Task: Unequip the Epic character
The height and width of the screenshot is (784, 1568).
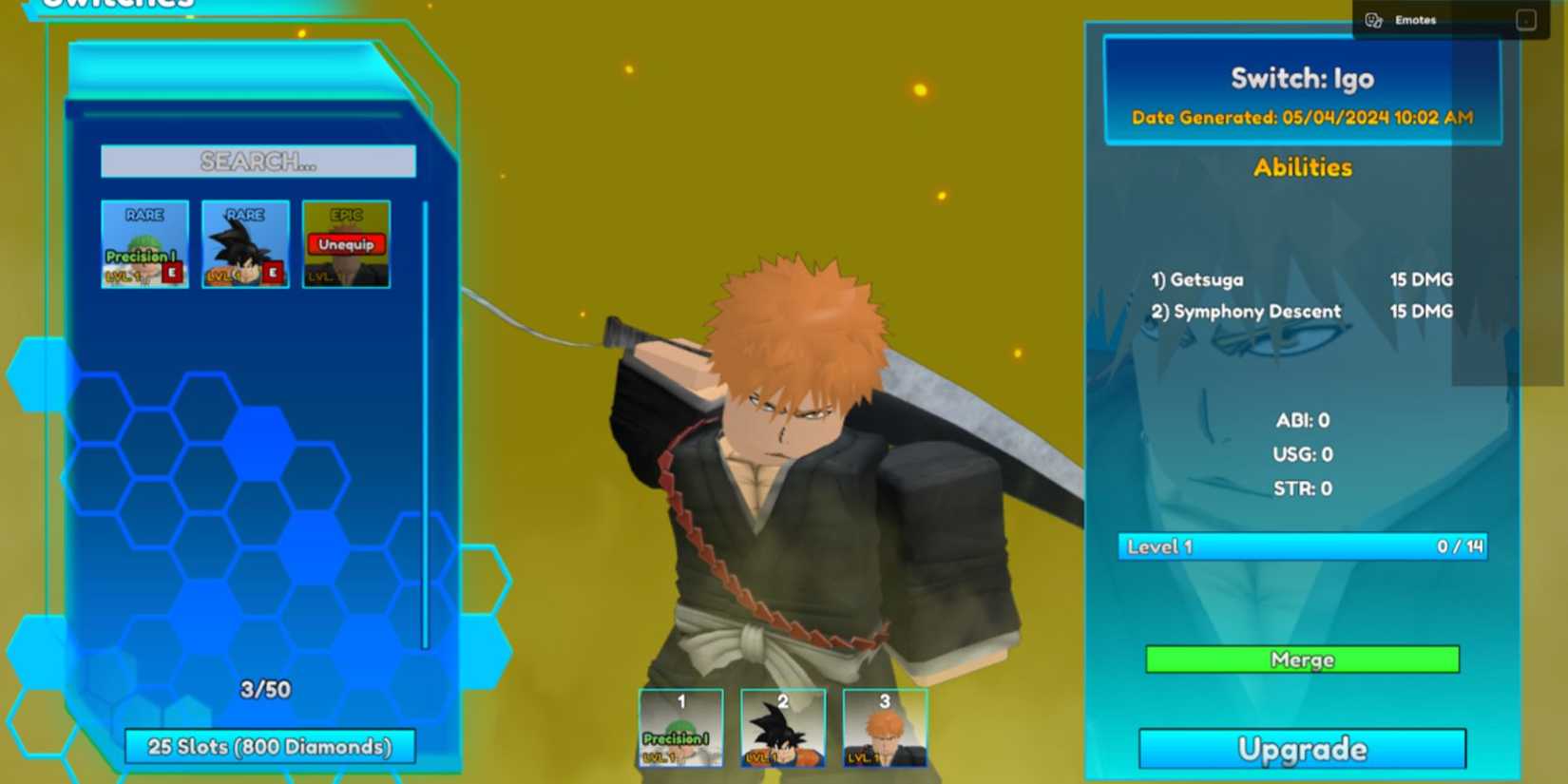Action: tap(346, 243)
